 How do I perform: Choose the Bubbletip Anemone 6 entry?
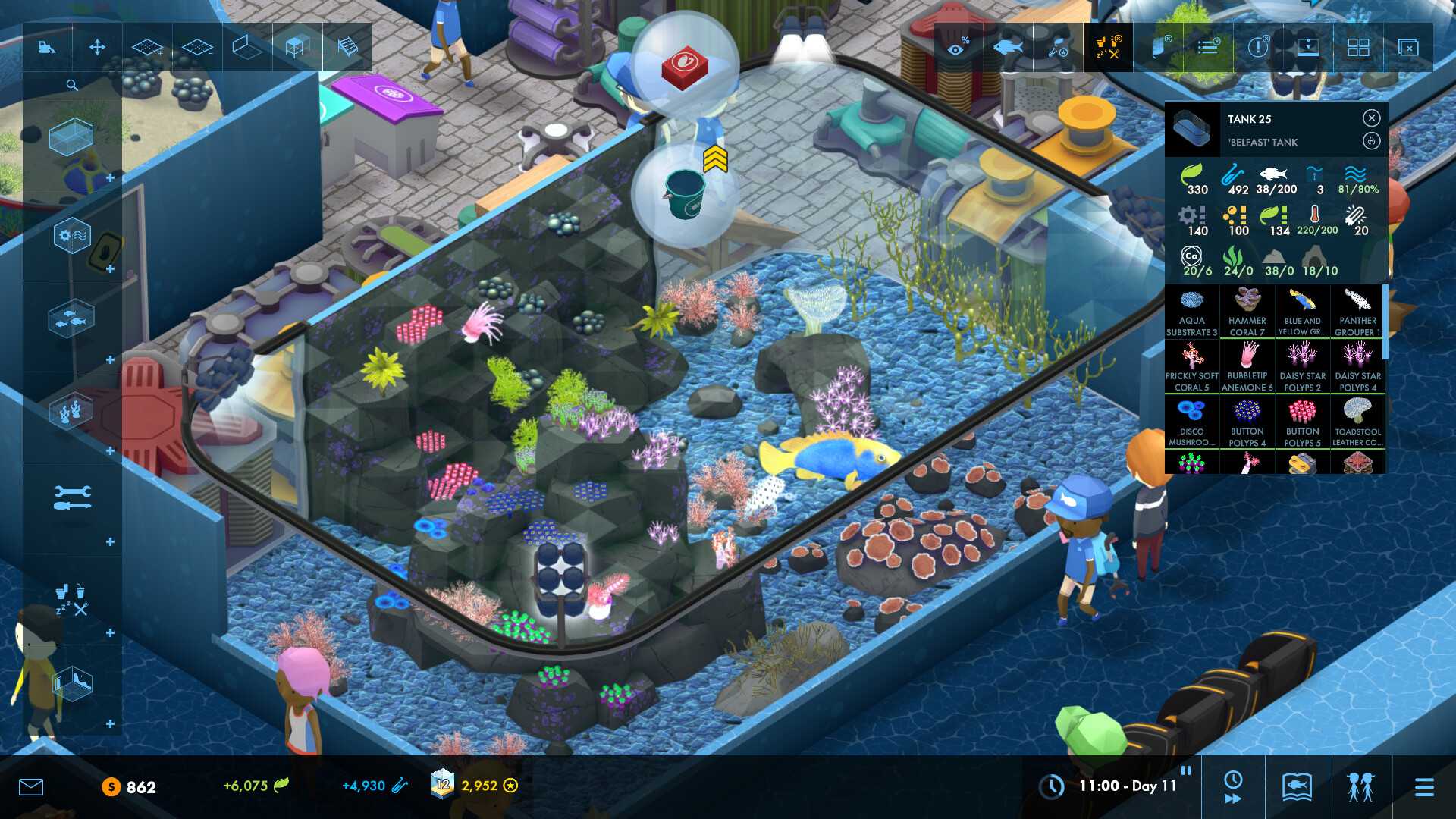click(x=1247, y=367)
